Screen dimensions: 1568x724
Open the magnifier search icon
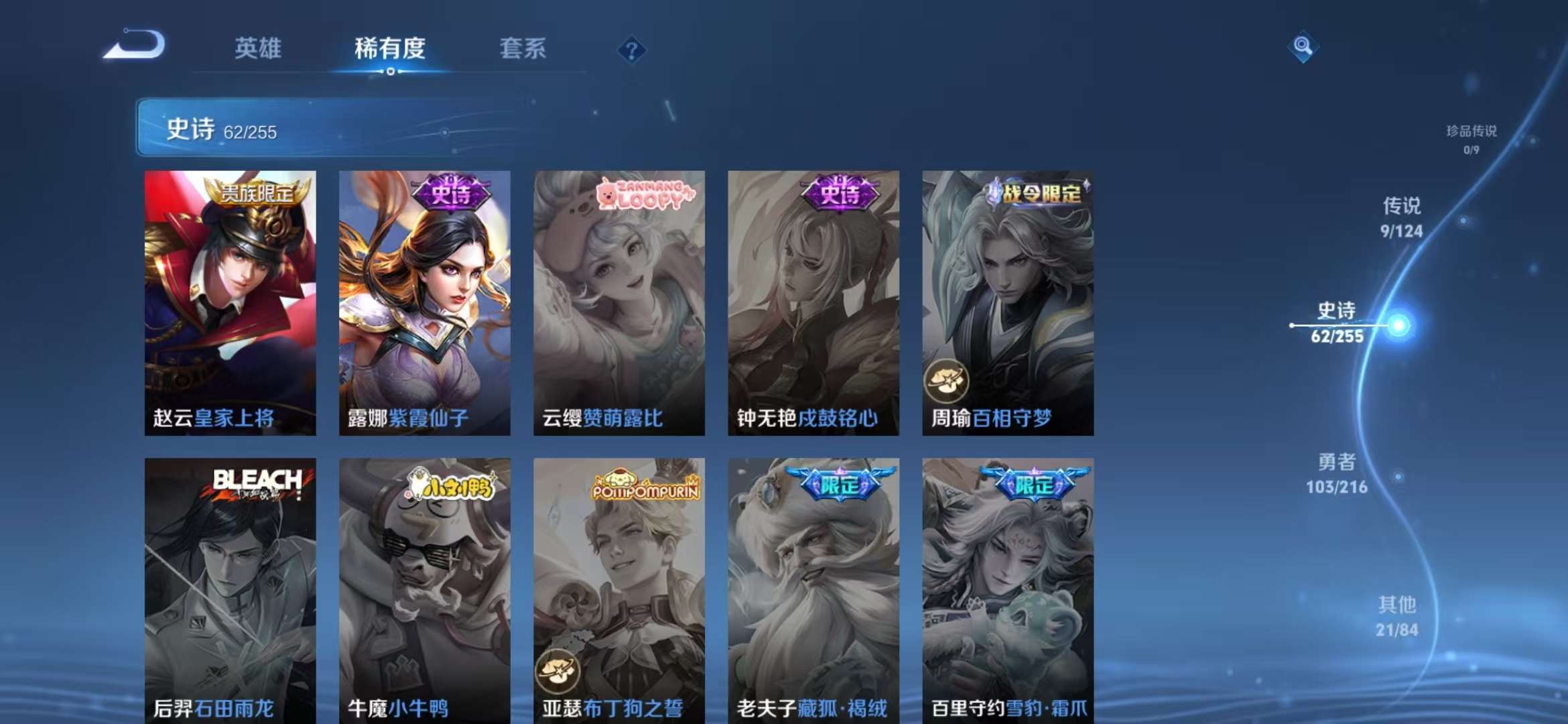coord(1303,47)
